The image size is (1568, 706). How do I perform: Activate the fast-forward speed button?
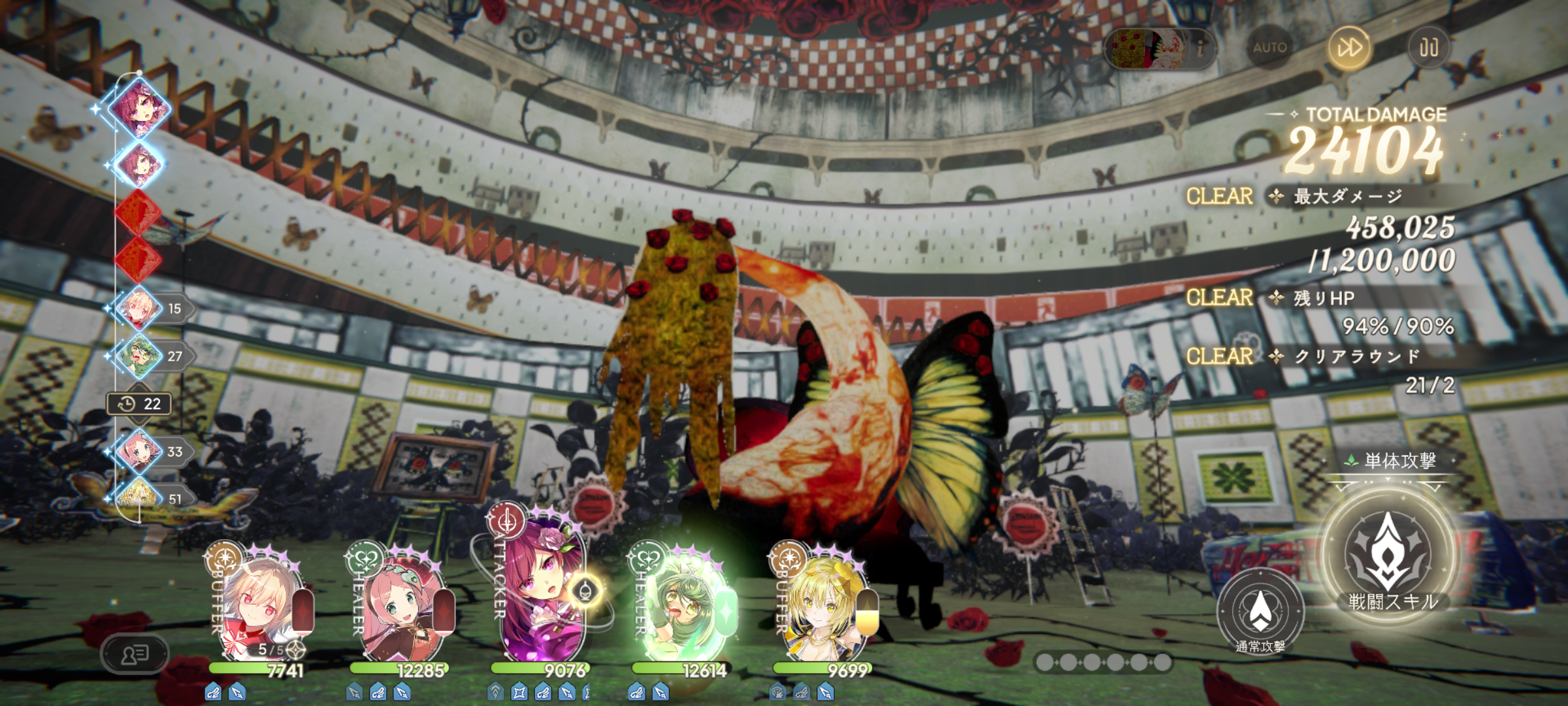coord(1349,48)
